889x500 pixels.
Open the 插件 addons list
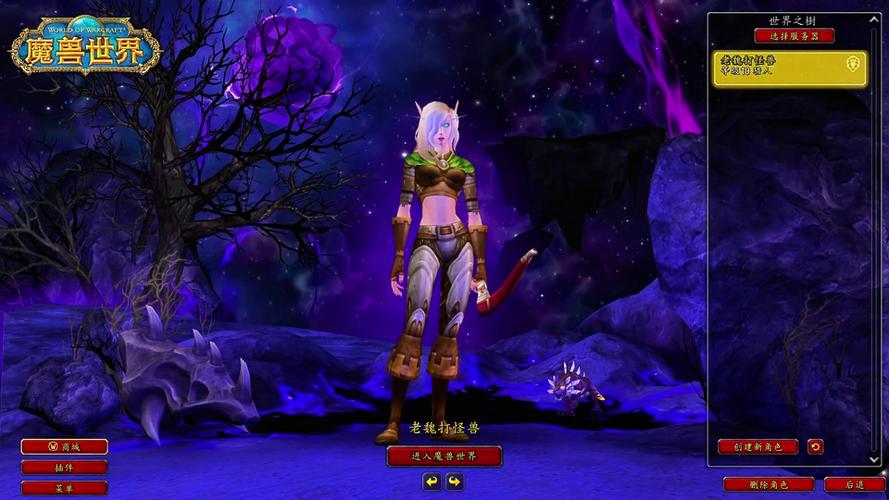pos(64,467)
